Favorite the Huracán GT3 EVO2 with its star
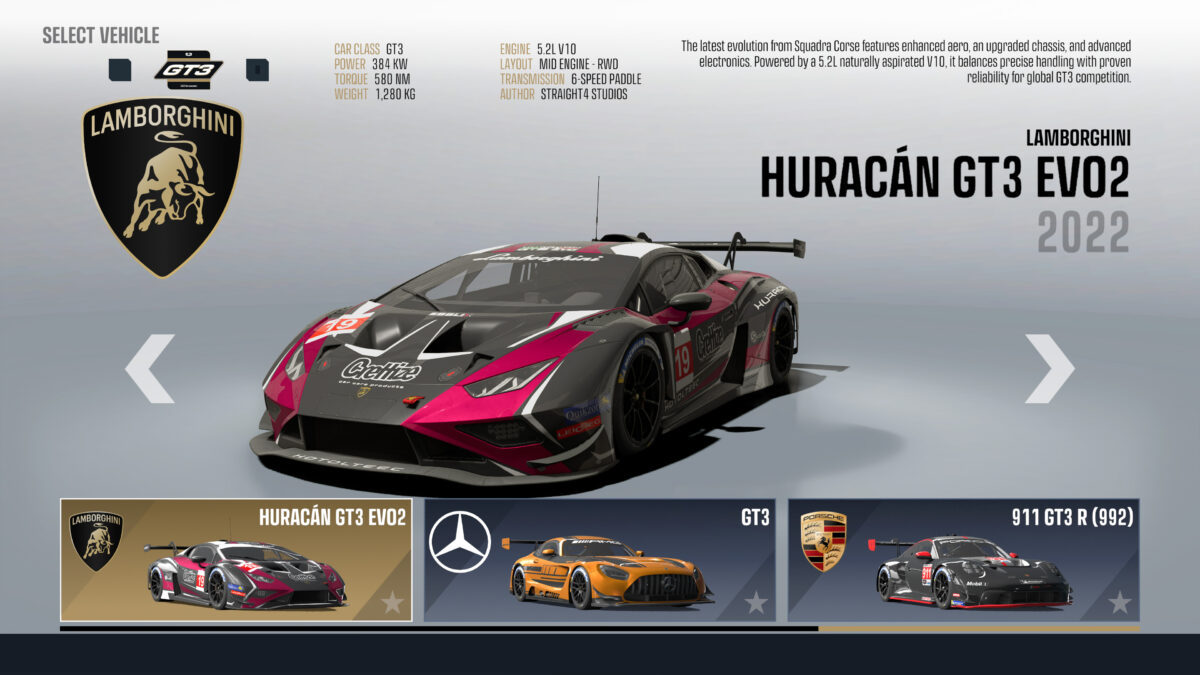The height and width of the screenshot is (675, 1200). click(x=392, y=602)
